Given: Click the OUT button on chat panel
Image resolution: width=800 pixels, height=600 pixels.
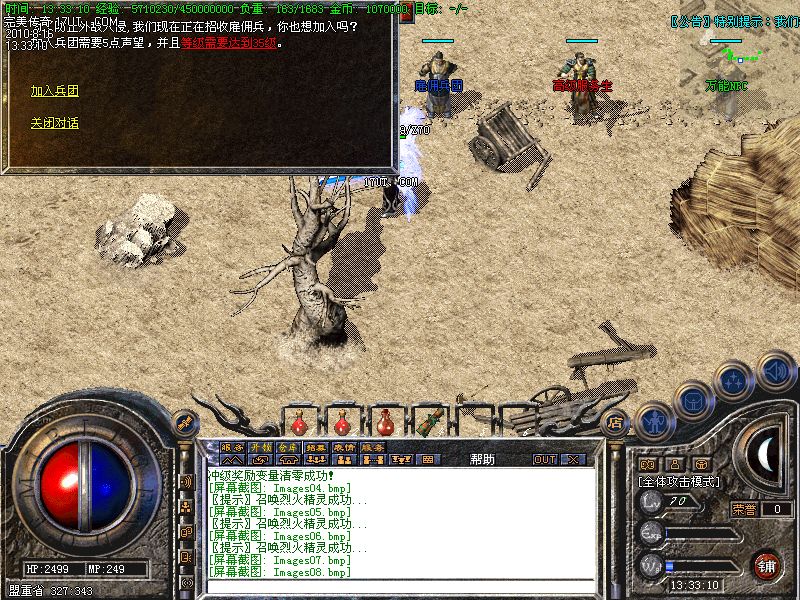Looking at the screenshot, I should (x=545, y=459).
